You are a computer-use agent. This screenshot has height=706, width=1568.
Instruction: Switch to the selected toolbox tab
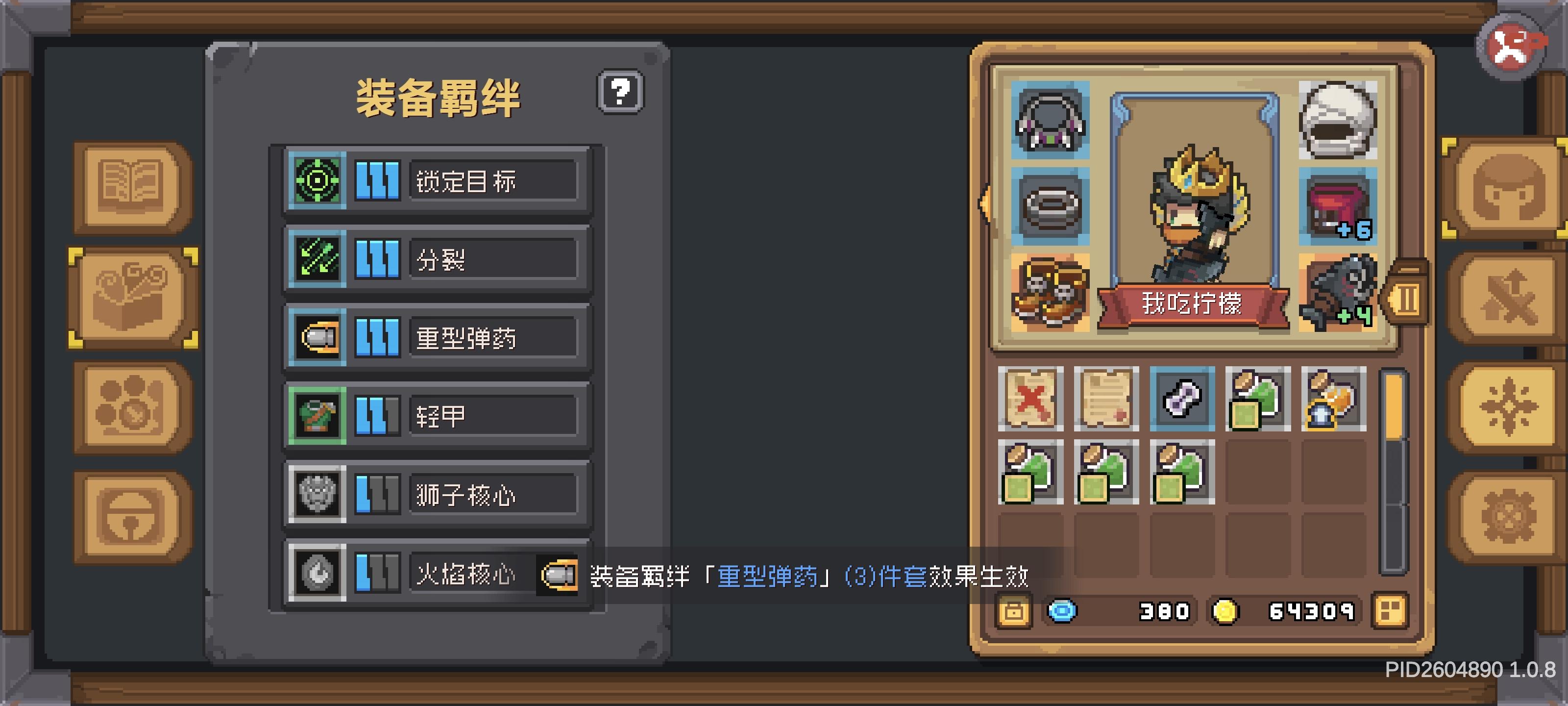coord(130,297)
